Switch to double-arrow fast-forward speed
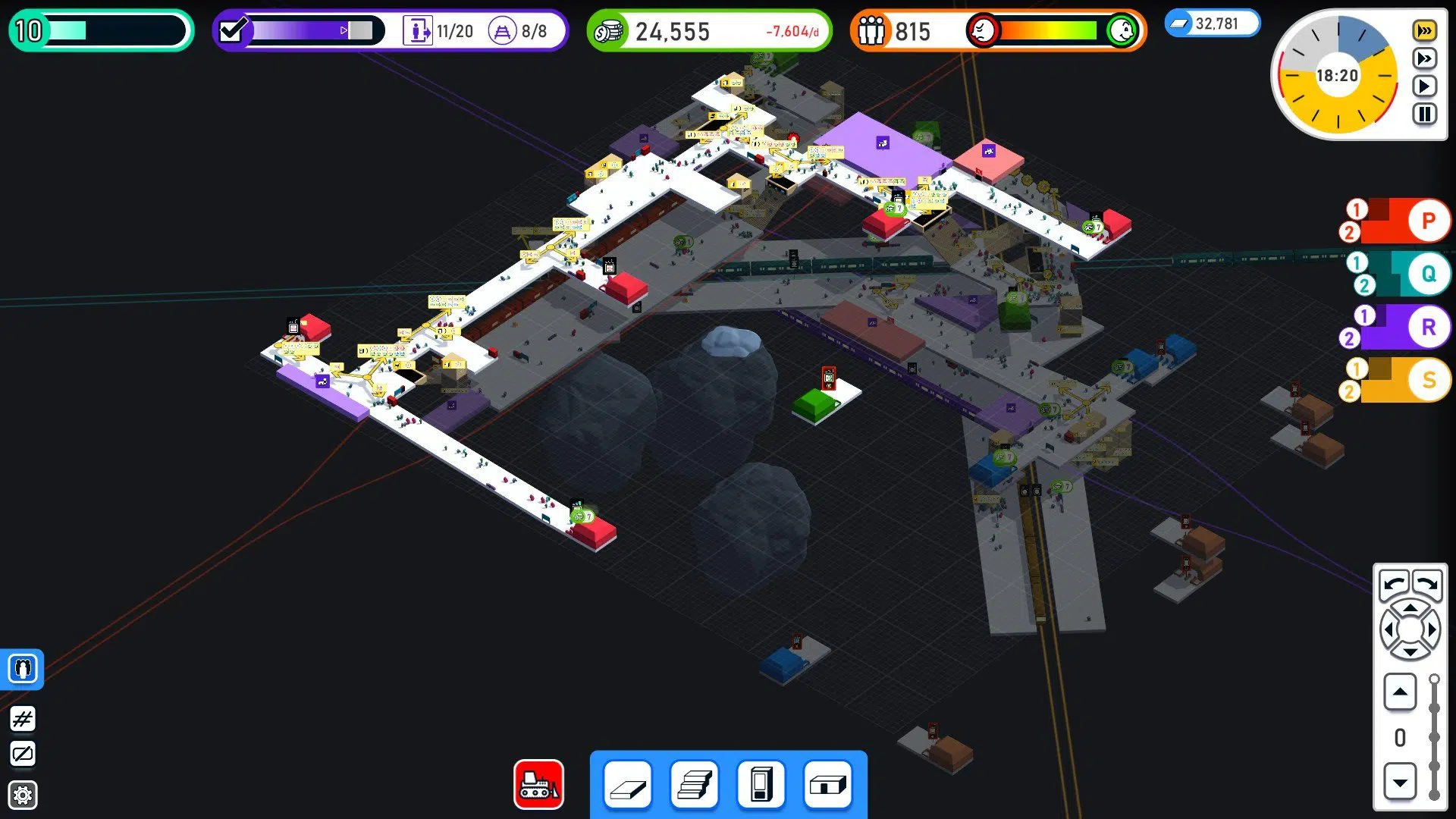The image size is (1456, 819). 1424,58
